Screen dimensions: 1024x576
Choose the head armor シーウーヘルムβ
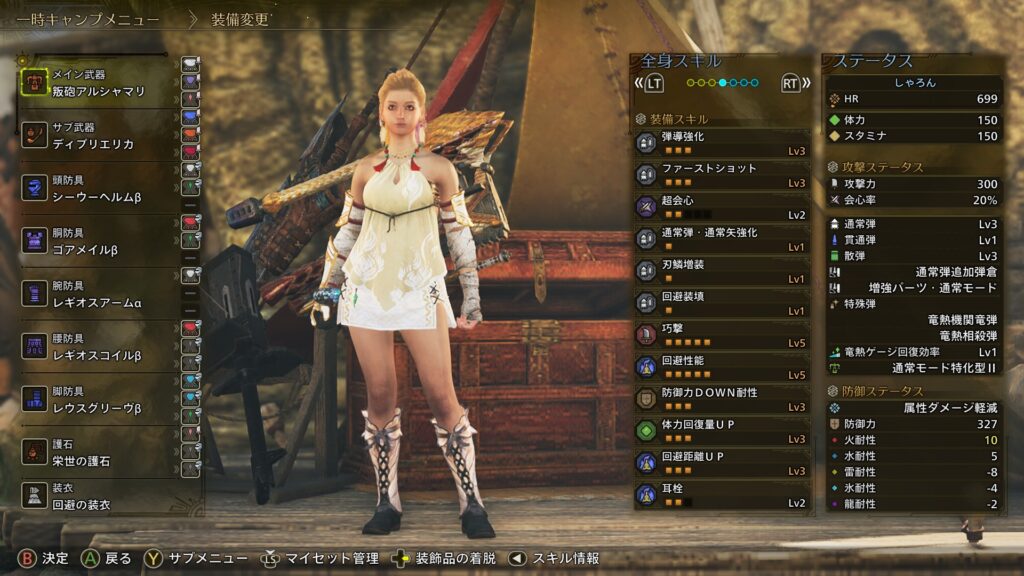pyautogui.click(x=98, y=189)
